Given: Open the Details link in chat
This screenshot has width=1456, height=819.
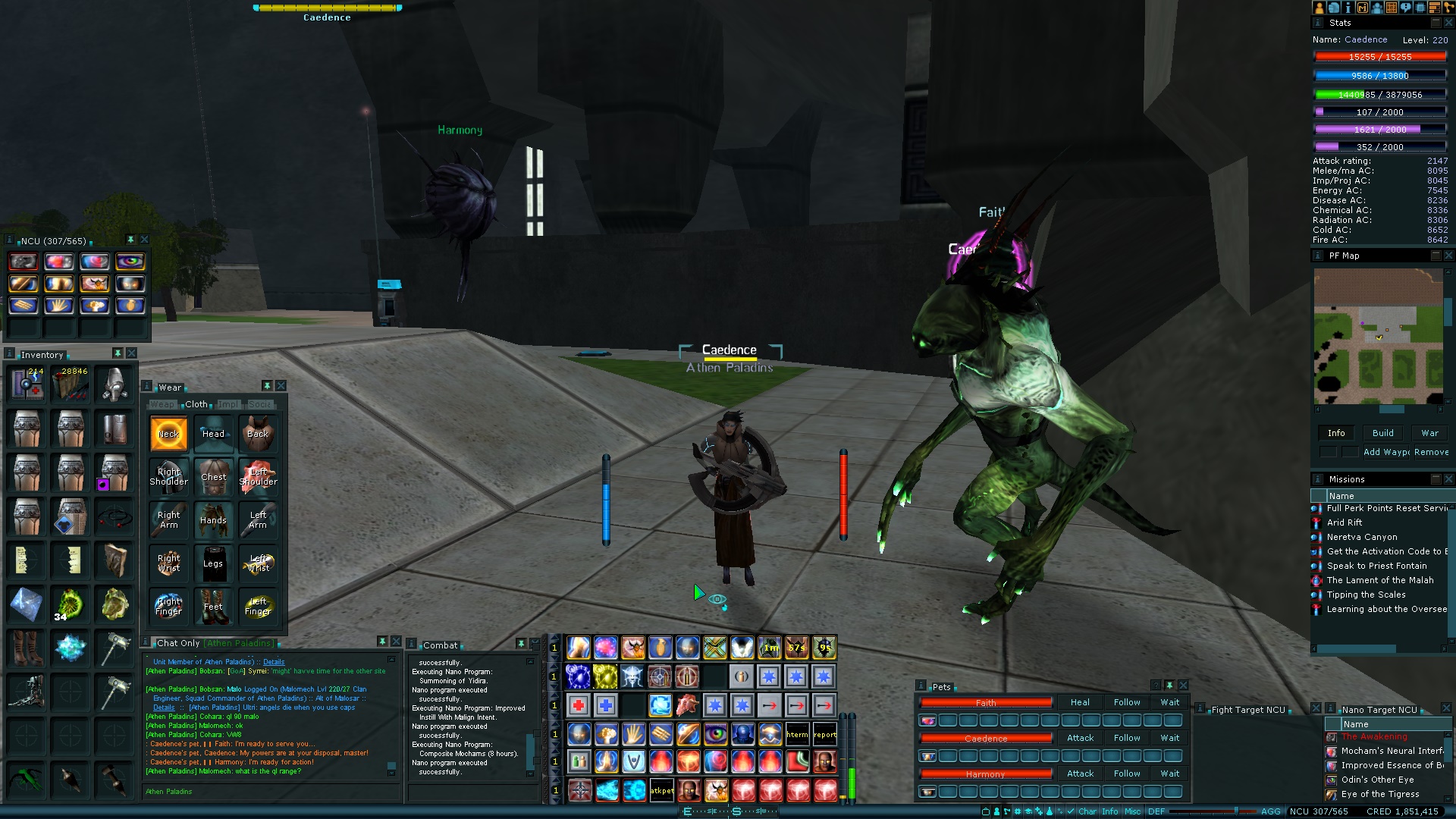Looking at the screenshot, I should 274,662.
